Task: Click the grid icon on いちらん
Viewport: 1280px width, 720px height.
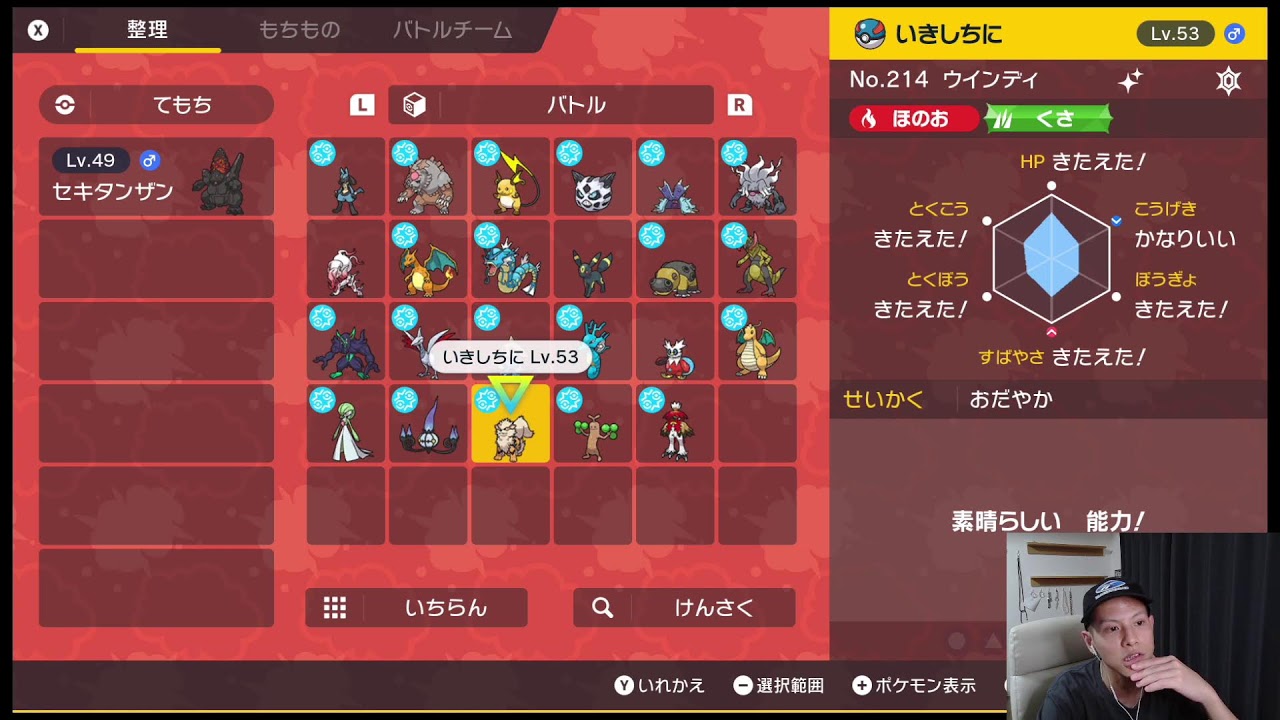Action: coord(334,607)
